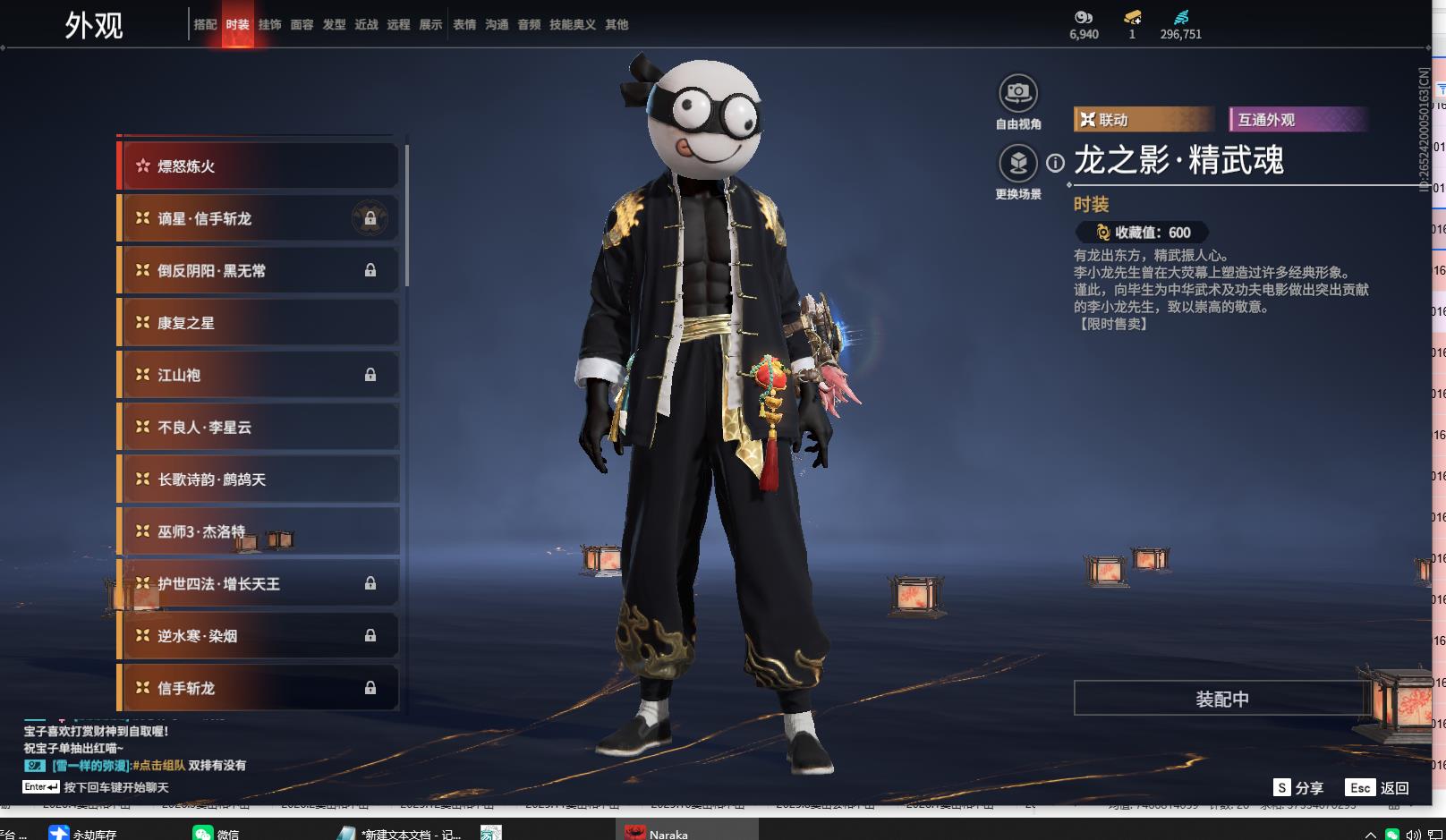Screen dimensions: 1446x840
Task: Click the 巫师3·杰洛特 outfit row
Action: pos(258,531)
